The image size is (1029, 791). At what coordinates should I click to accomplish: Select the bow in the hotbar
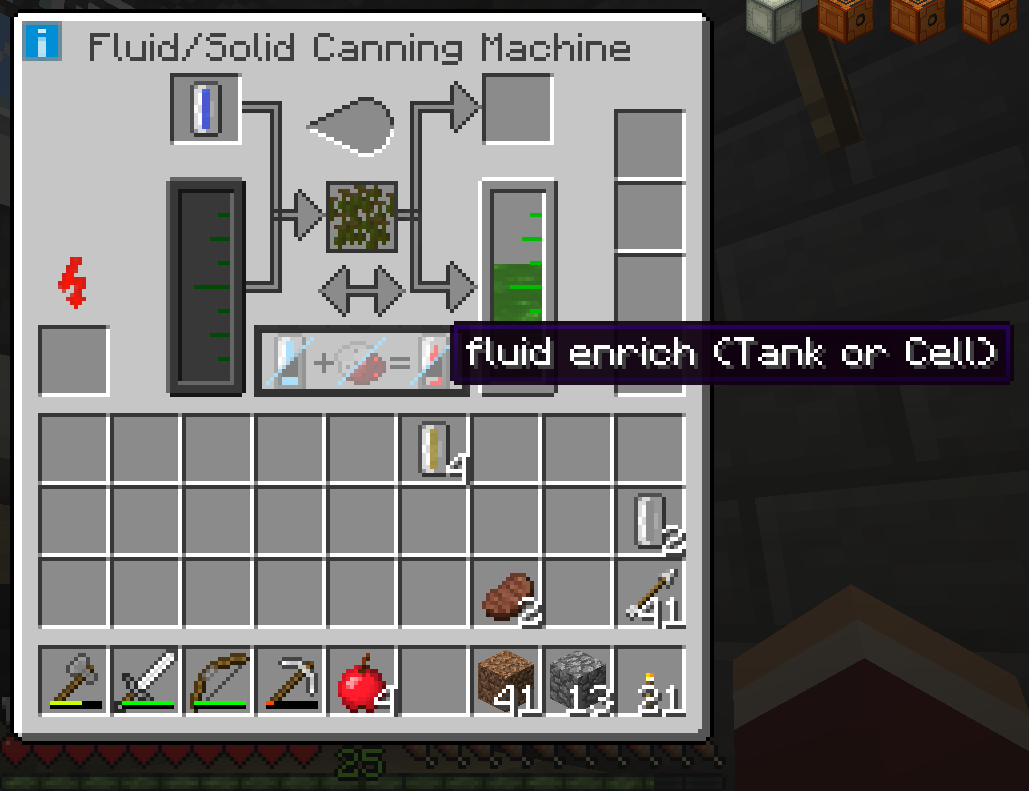218,681
